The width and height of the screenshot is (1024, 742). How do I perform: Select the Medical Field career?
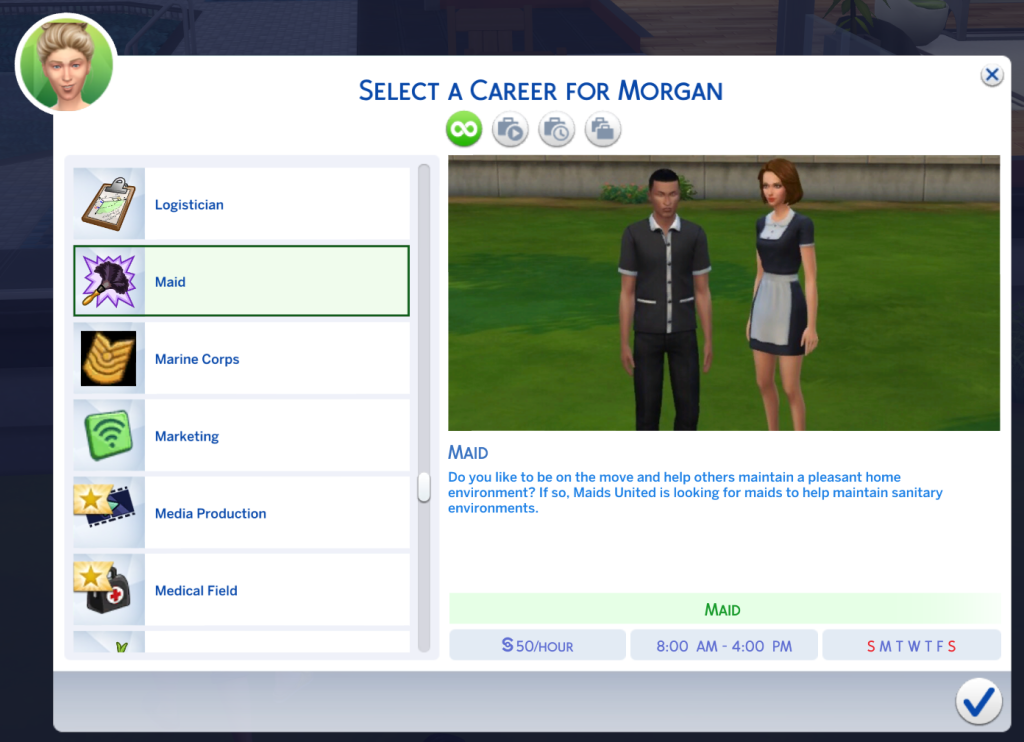pos(241,590)
